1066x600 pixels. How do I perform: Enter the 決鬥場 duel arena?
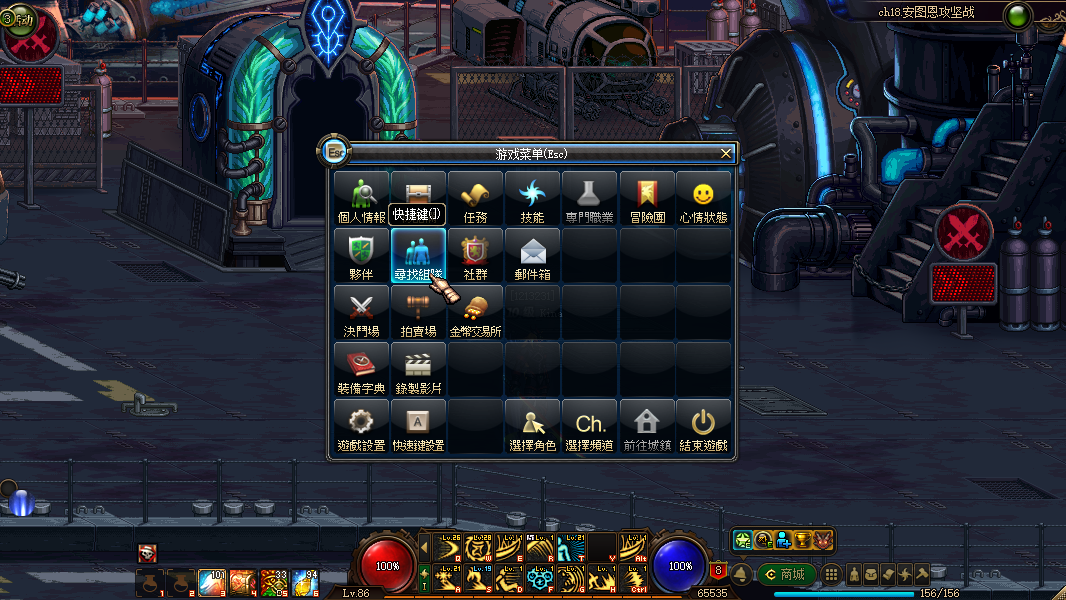point(361,312)
